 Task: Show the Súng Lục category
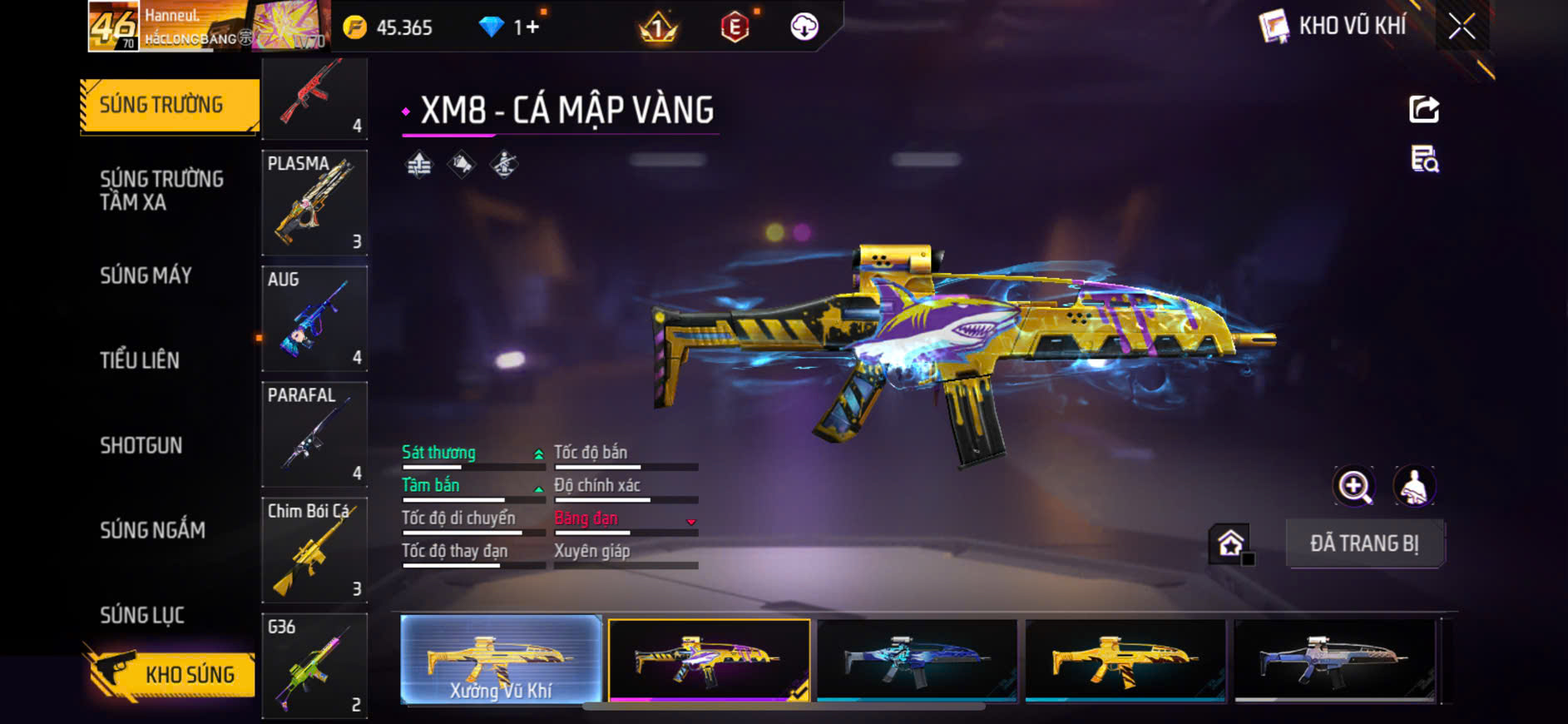click(x=142, y=615)
